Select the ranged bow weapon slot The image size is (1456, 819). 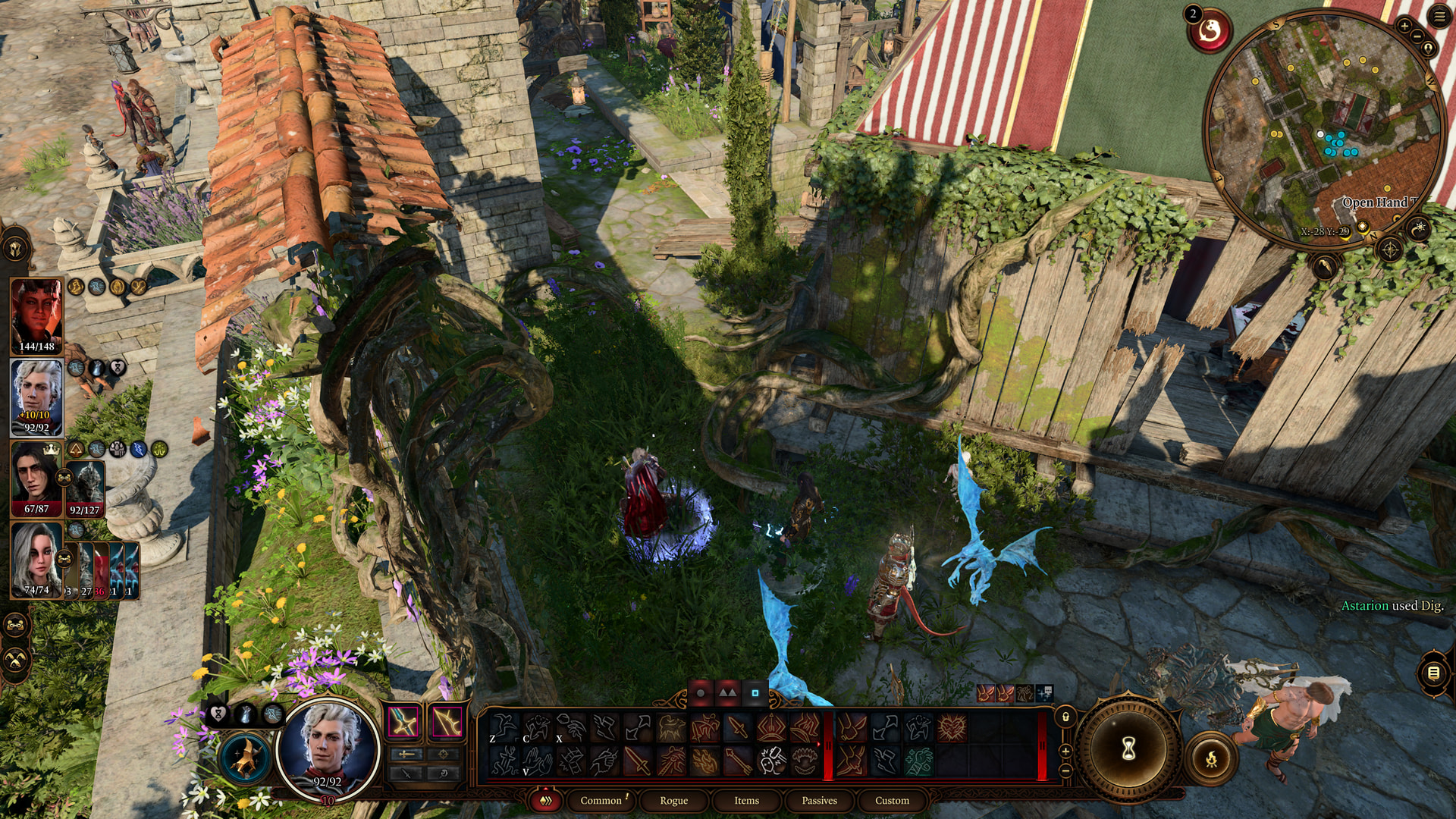447,723
